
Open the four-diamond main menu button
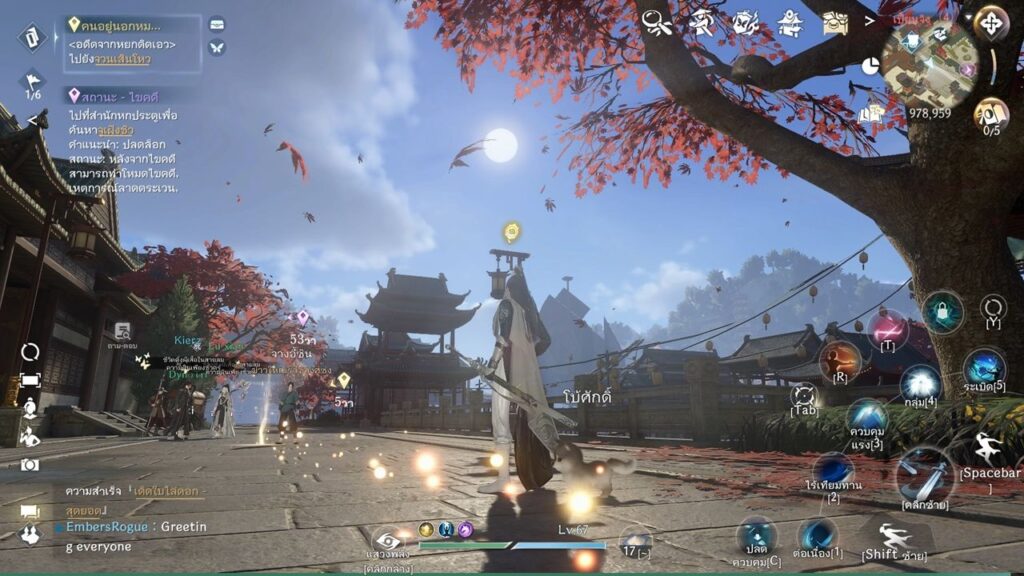[x=991, y=22]
